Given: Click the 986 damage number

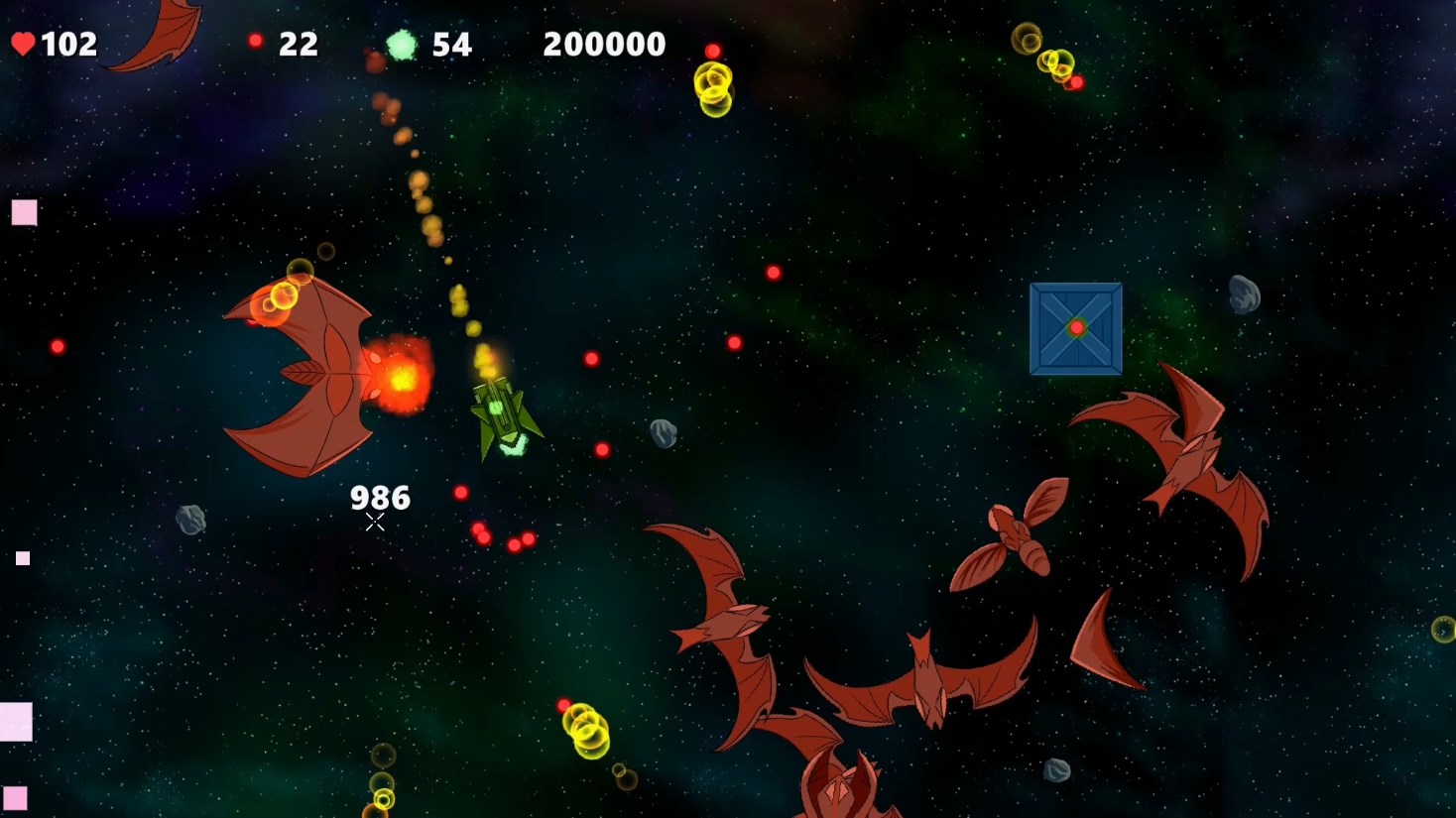Looking at the screenshot, I should (x=381, y=497).
